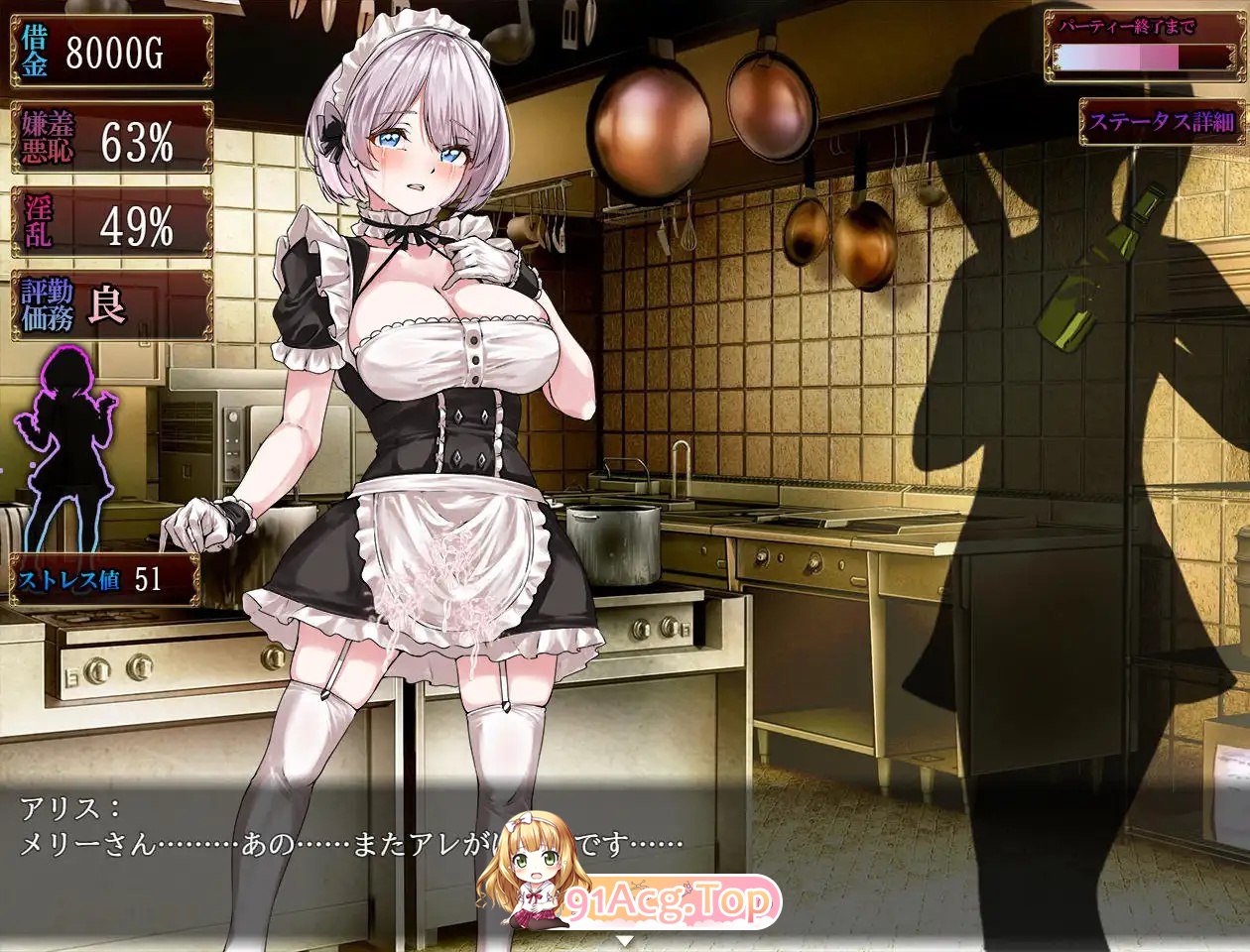Advance the dialogue with the arrow indicator
Viewport: 1250px width, 952px height.
click(625, 938)
